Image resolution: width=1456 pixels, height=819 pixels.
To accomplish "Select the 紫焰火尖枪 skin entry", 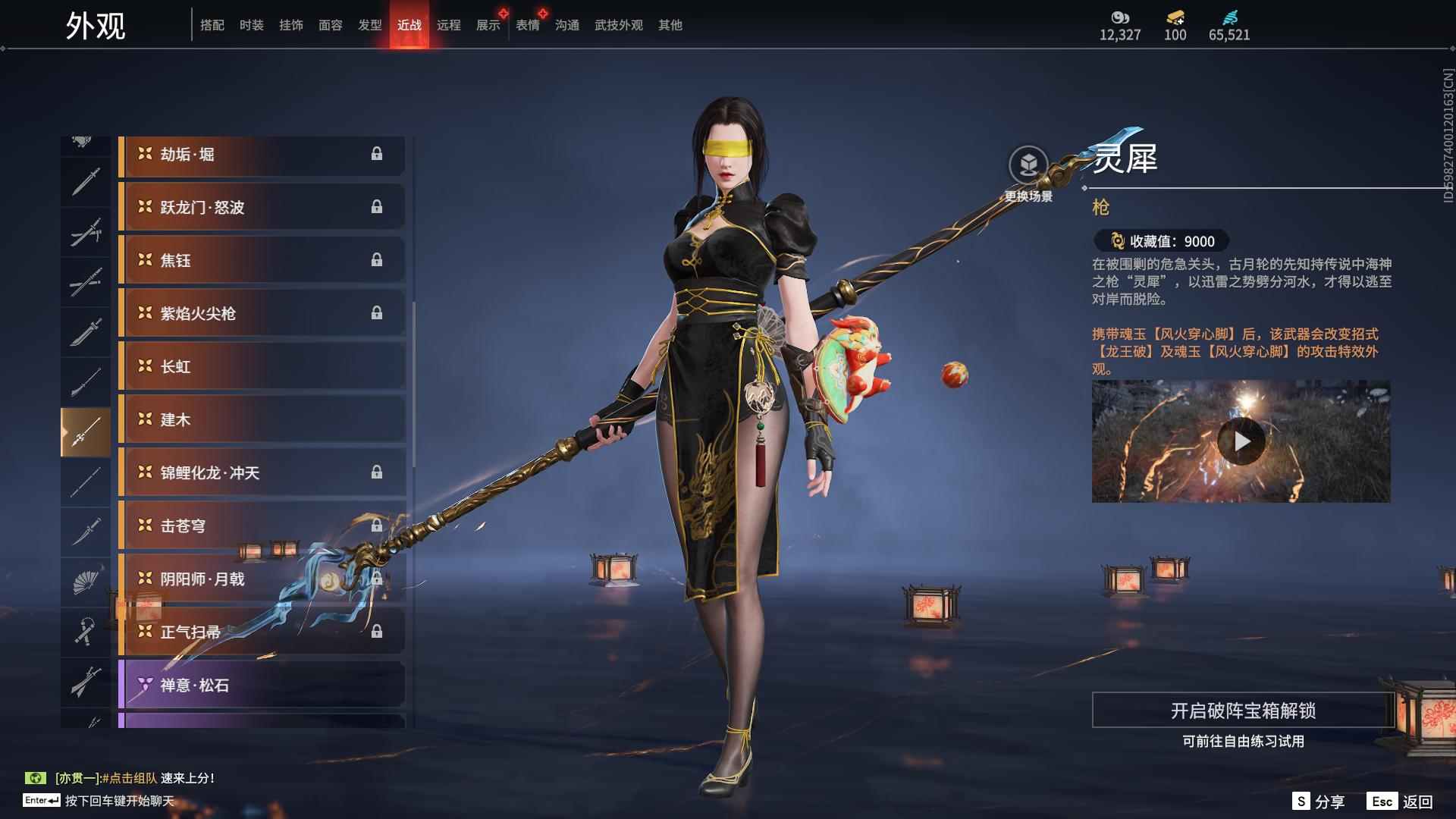I will [x=262, y=314].
